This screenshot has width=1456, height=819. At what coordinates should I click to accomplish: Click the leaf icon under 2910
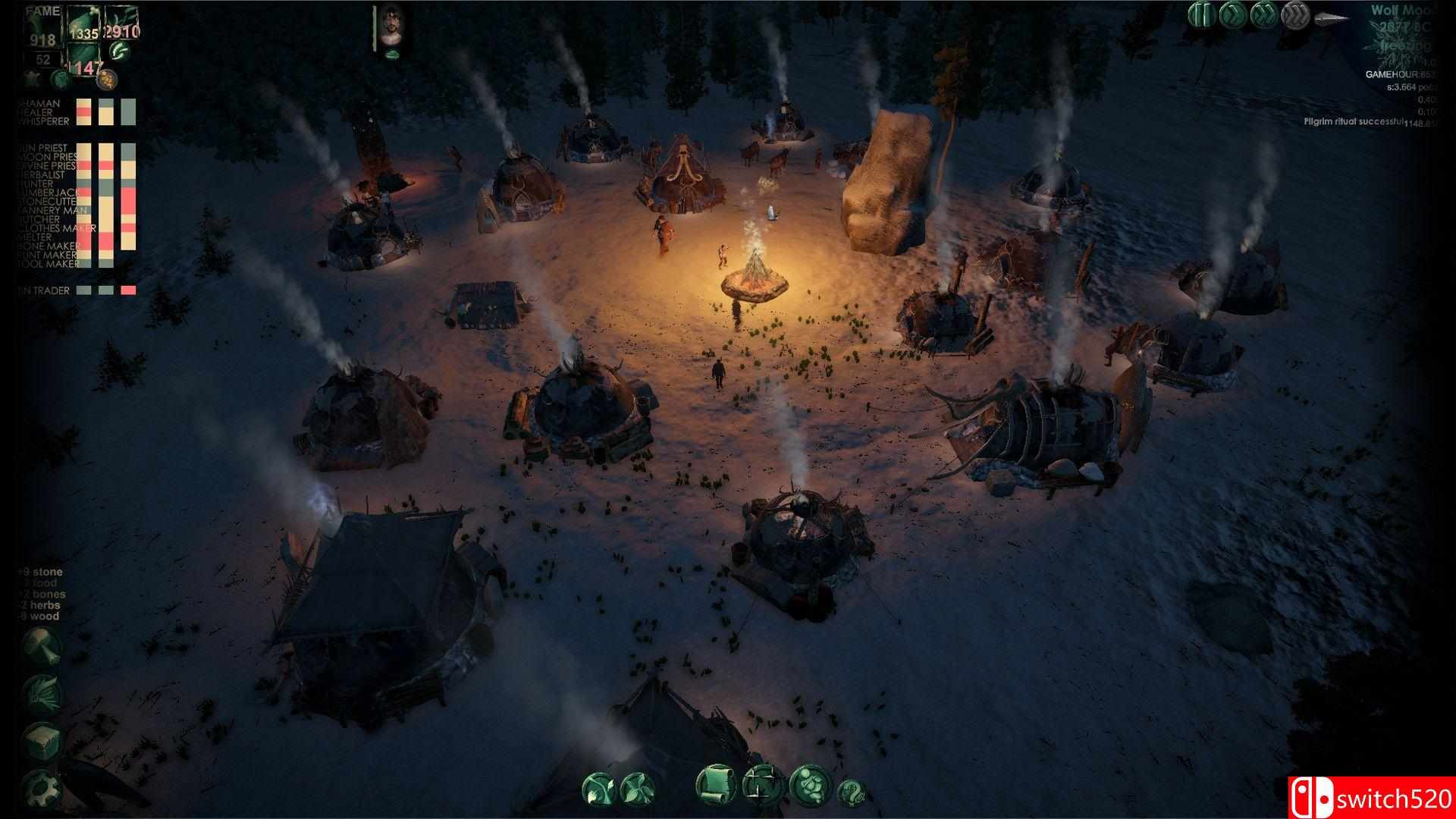point(119,51)
